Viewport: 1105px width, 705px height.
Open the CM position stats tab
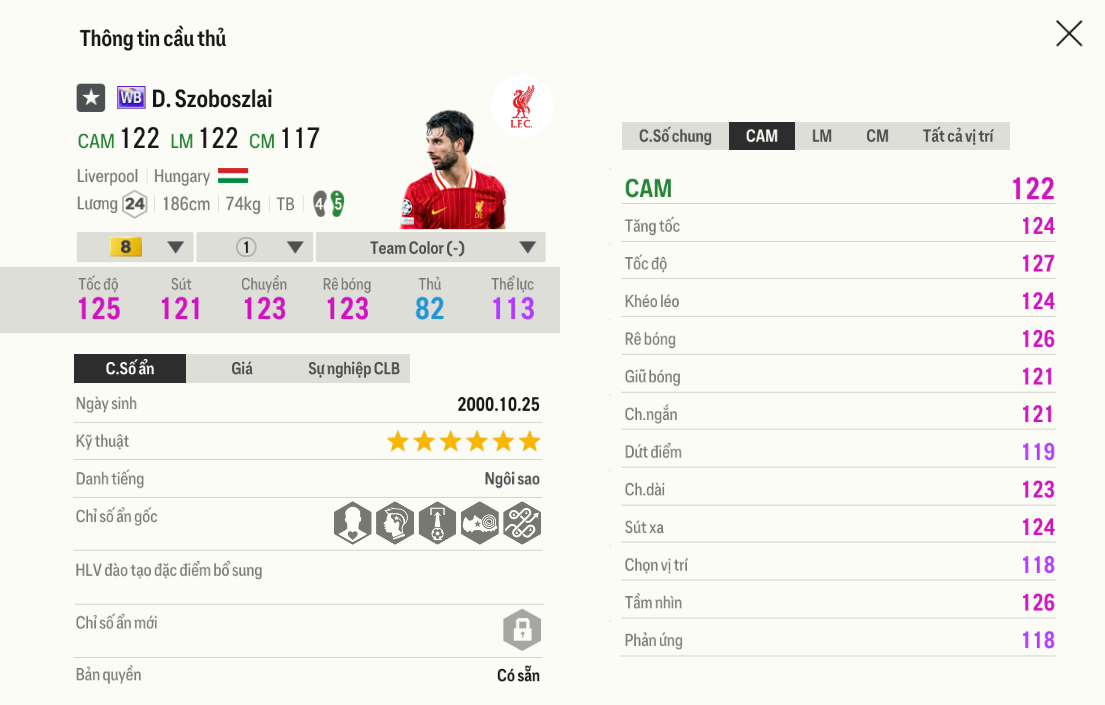(x=877, y=136)
